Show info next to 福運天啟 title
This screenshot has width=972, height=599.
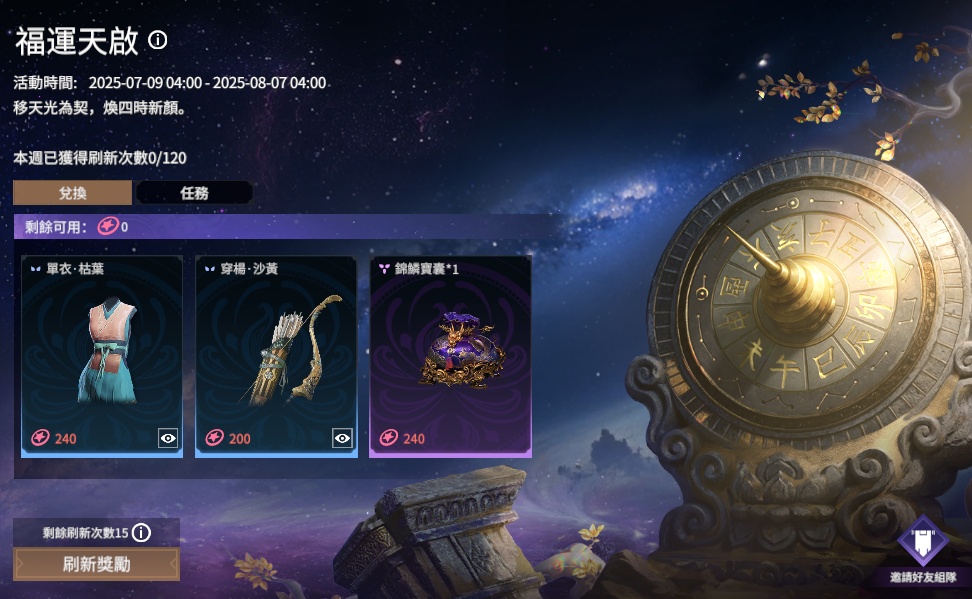(x=158, y=40)
